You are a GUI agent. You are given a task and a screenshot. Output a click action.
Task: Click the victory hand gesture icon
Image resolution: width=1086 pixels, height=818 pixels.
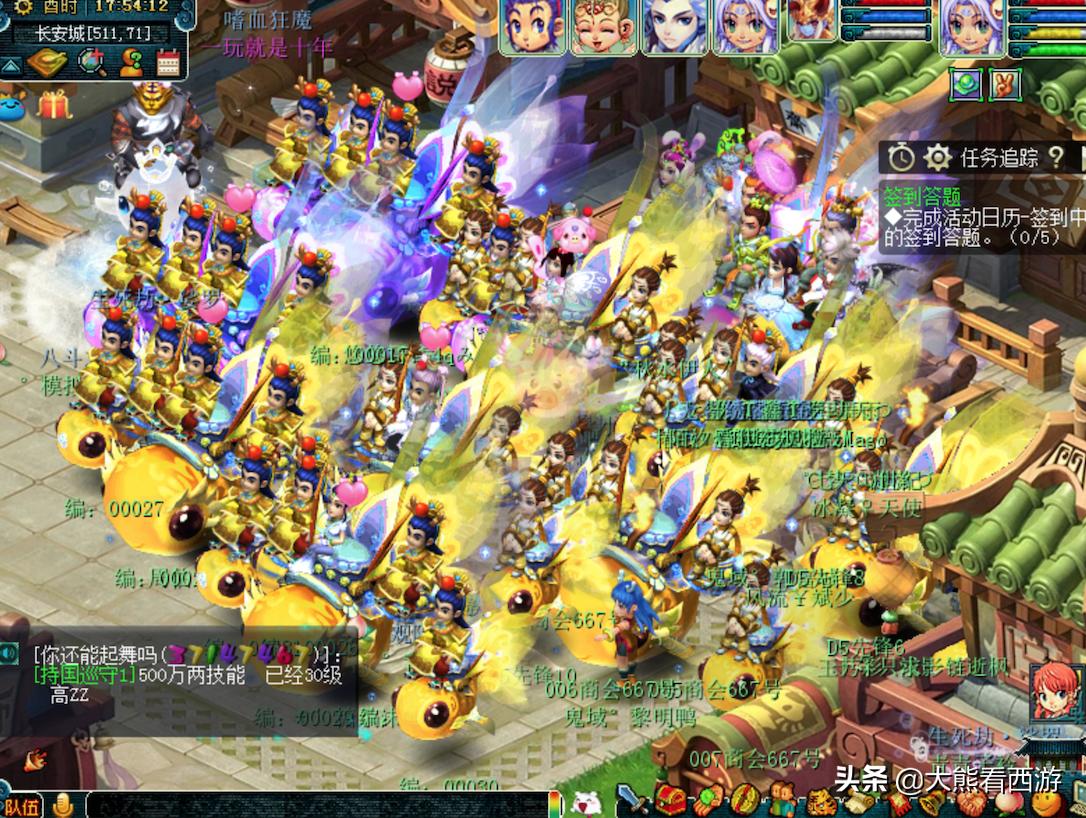(1004, 84)
